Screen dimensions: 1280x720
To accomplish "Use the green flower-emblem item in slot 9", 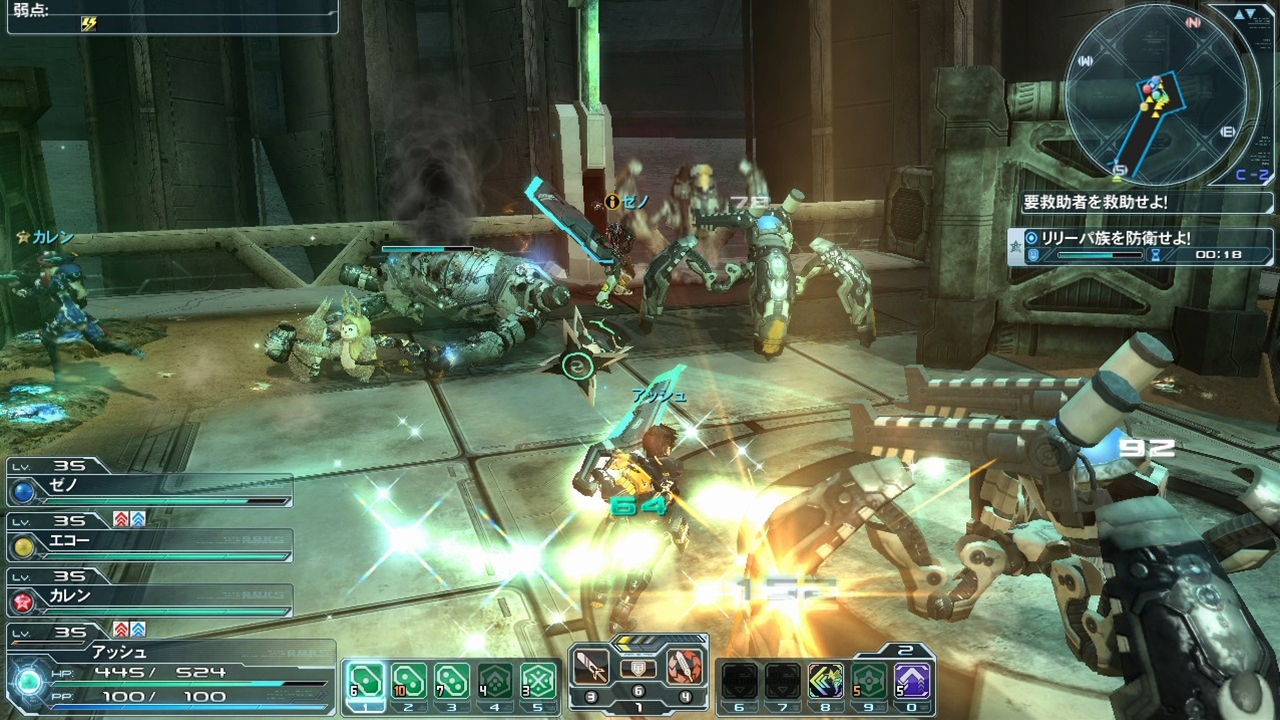I will point(869,681).
